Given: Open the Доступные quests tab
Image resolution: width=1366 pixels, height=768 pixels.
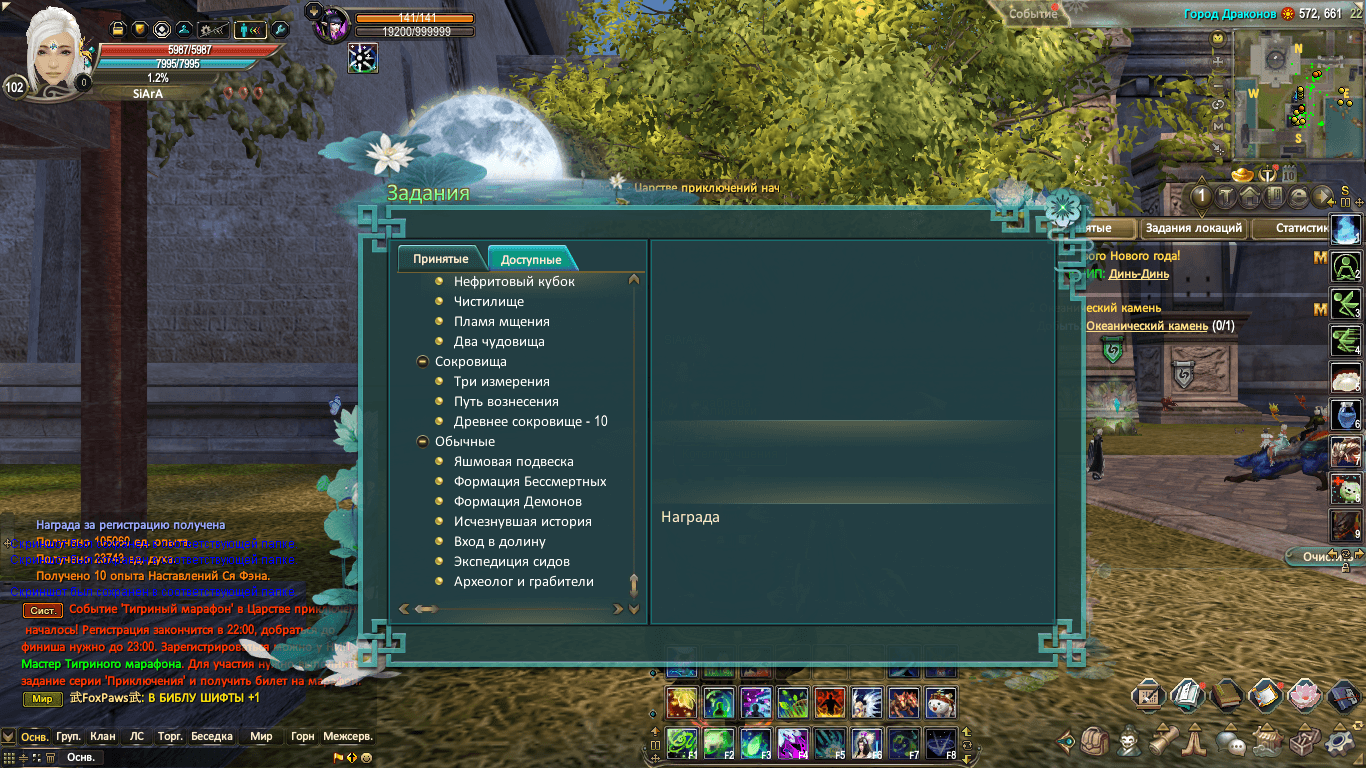Looking at the screenshot, I should [531, 259].
